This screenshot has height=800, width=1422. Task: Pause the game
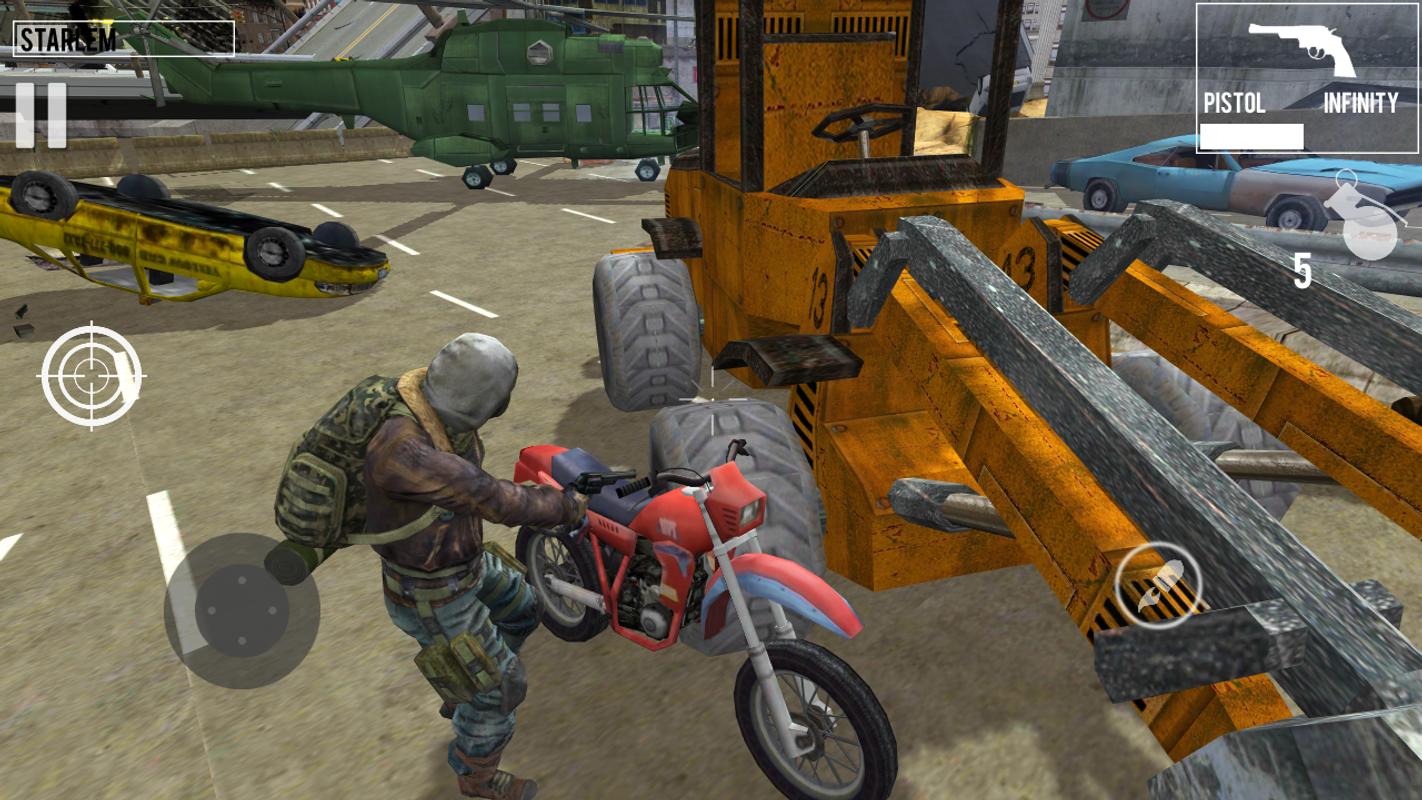coord(41,115)
